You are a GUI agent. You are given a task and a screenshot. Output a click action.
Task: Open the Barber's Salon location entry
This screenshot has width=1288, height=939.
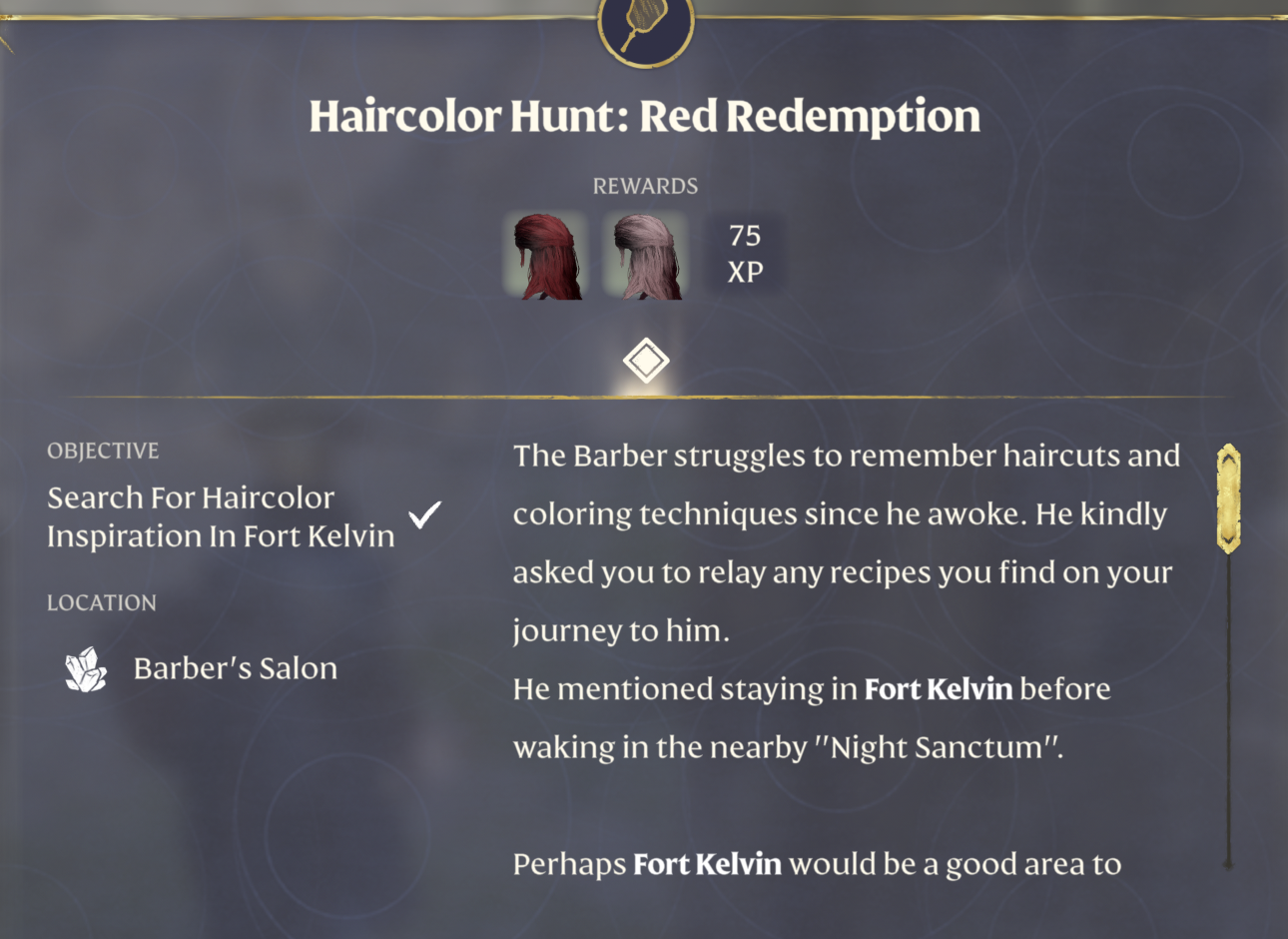[235, 667]
